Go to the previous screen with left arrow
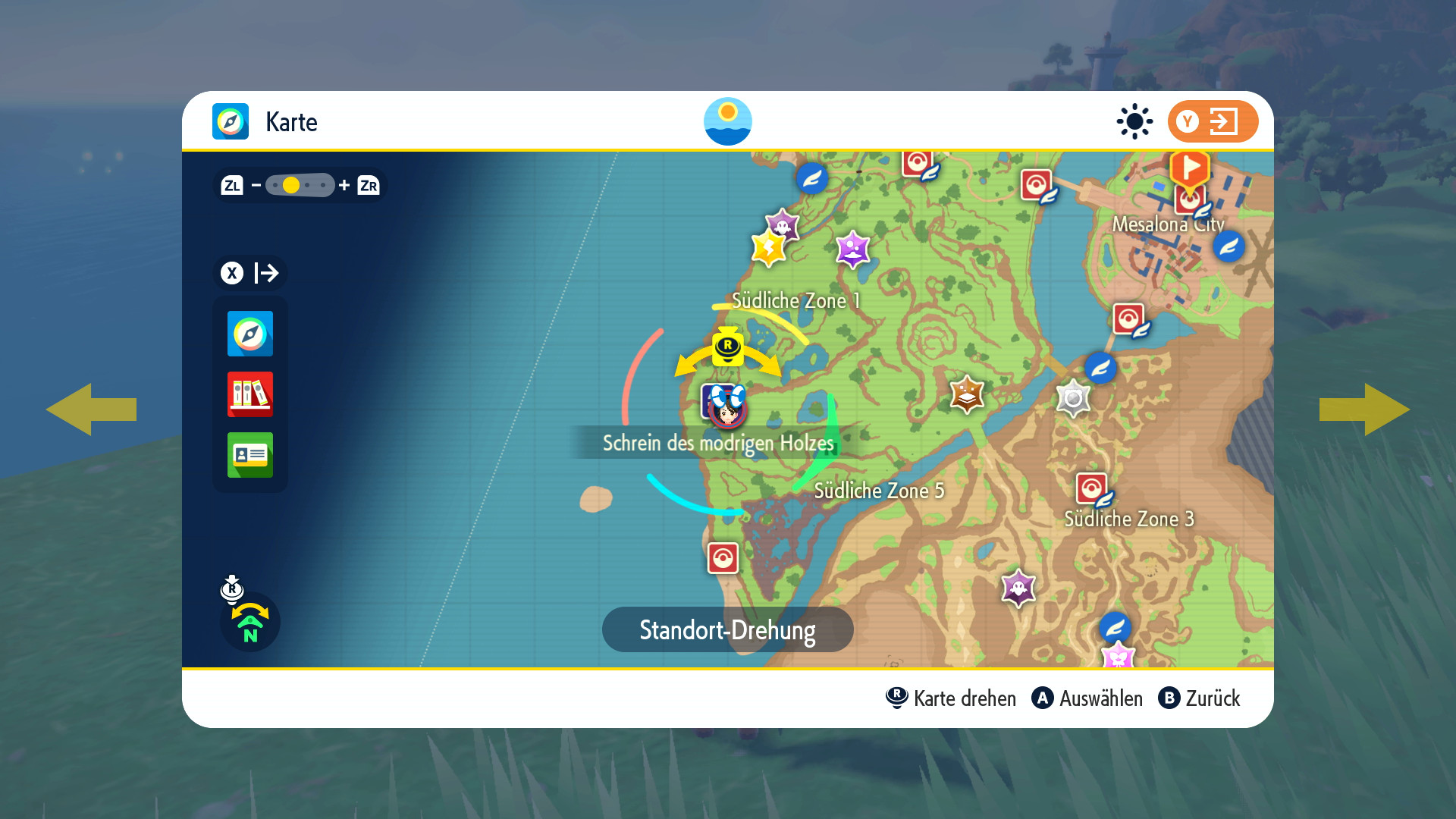 coord(91,409)
